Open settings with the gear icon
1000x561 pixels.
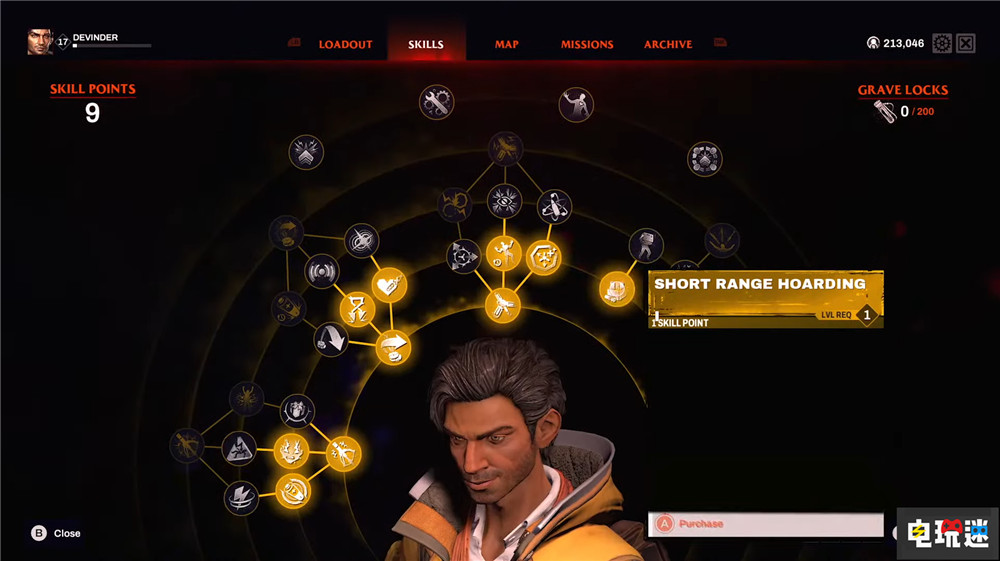pyautogui.click(x=941, y=43)
